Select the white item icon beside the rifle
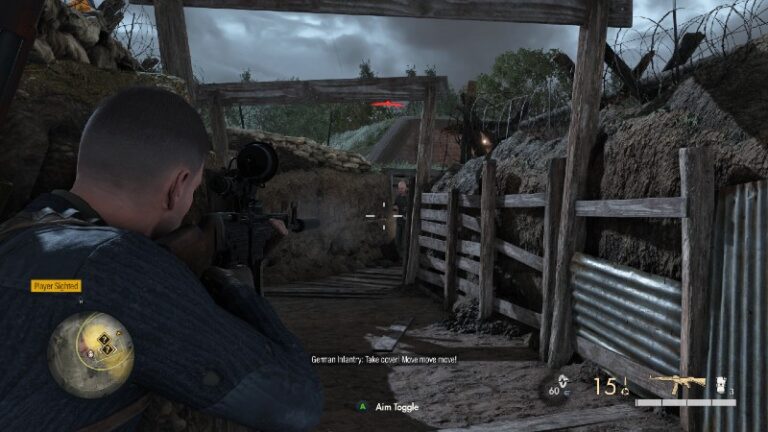 point(722,384)
